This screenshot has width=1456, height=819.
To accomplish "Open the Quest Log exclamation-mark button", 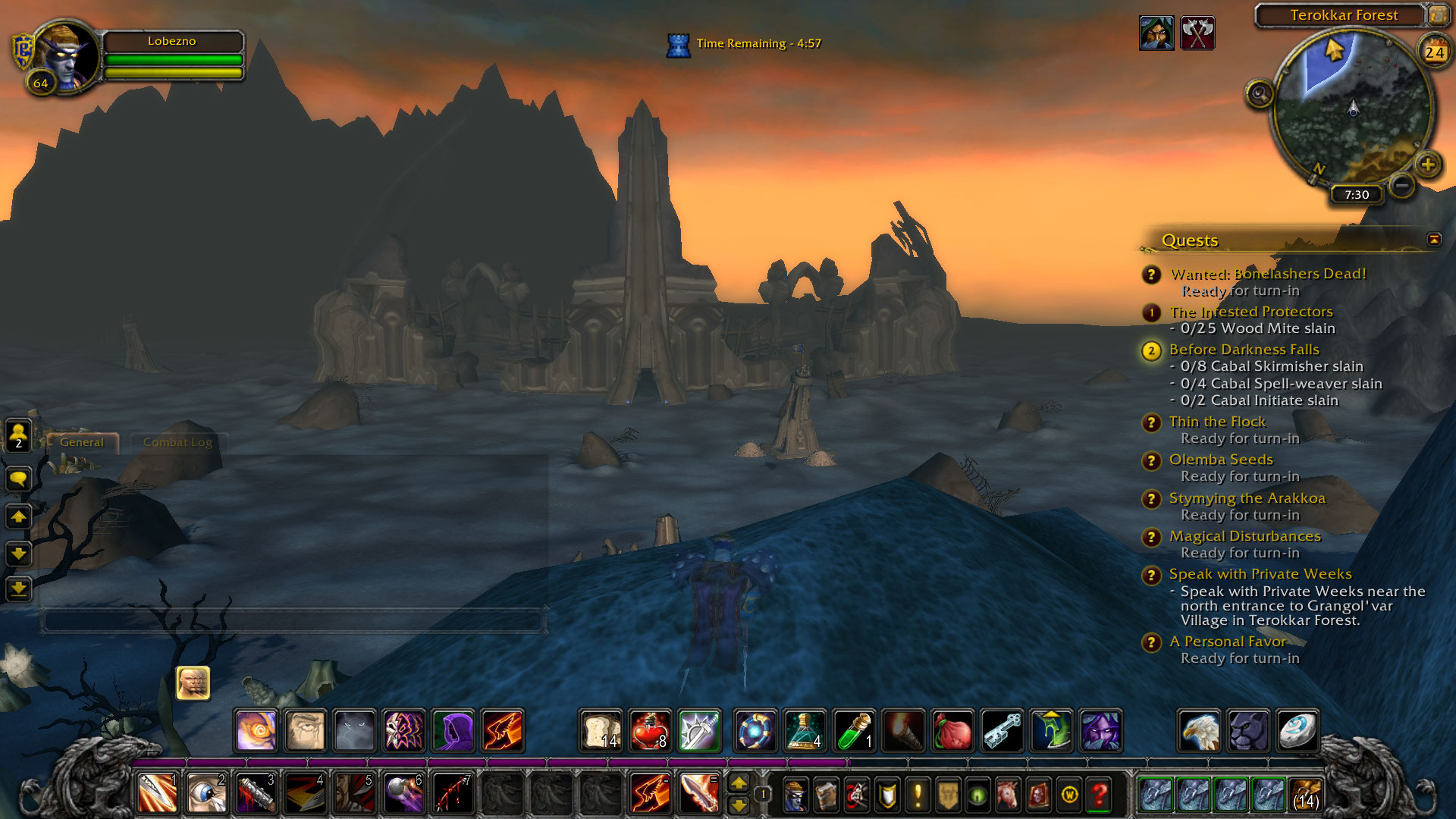I will click(918, 795).
